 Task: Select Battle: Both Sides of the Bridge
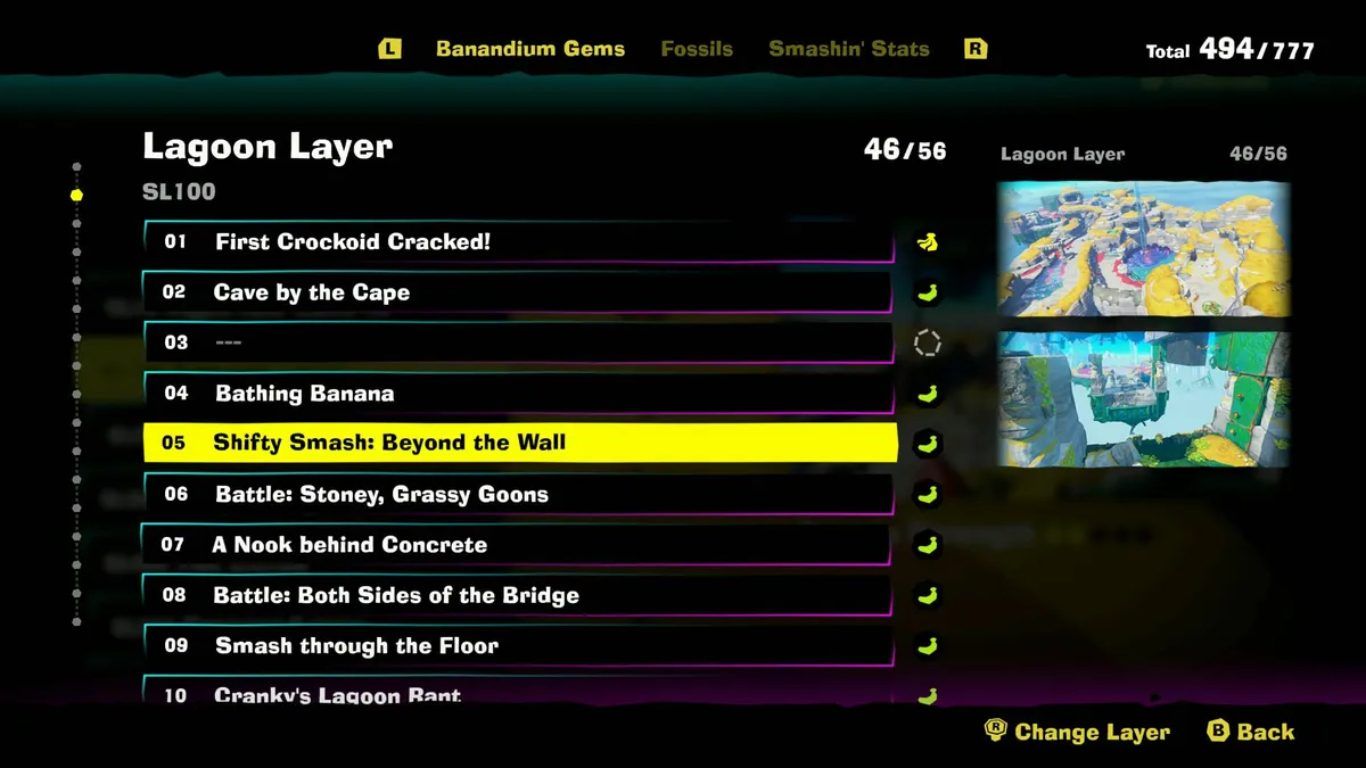518,595
